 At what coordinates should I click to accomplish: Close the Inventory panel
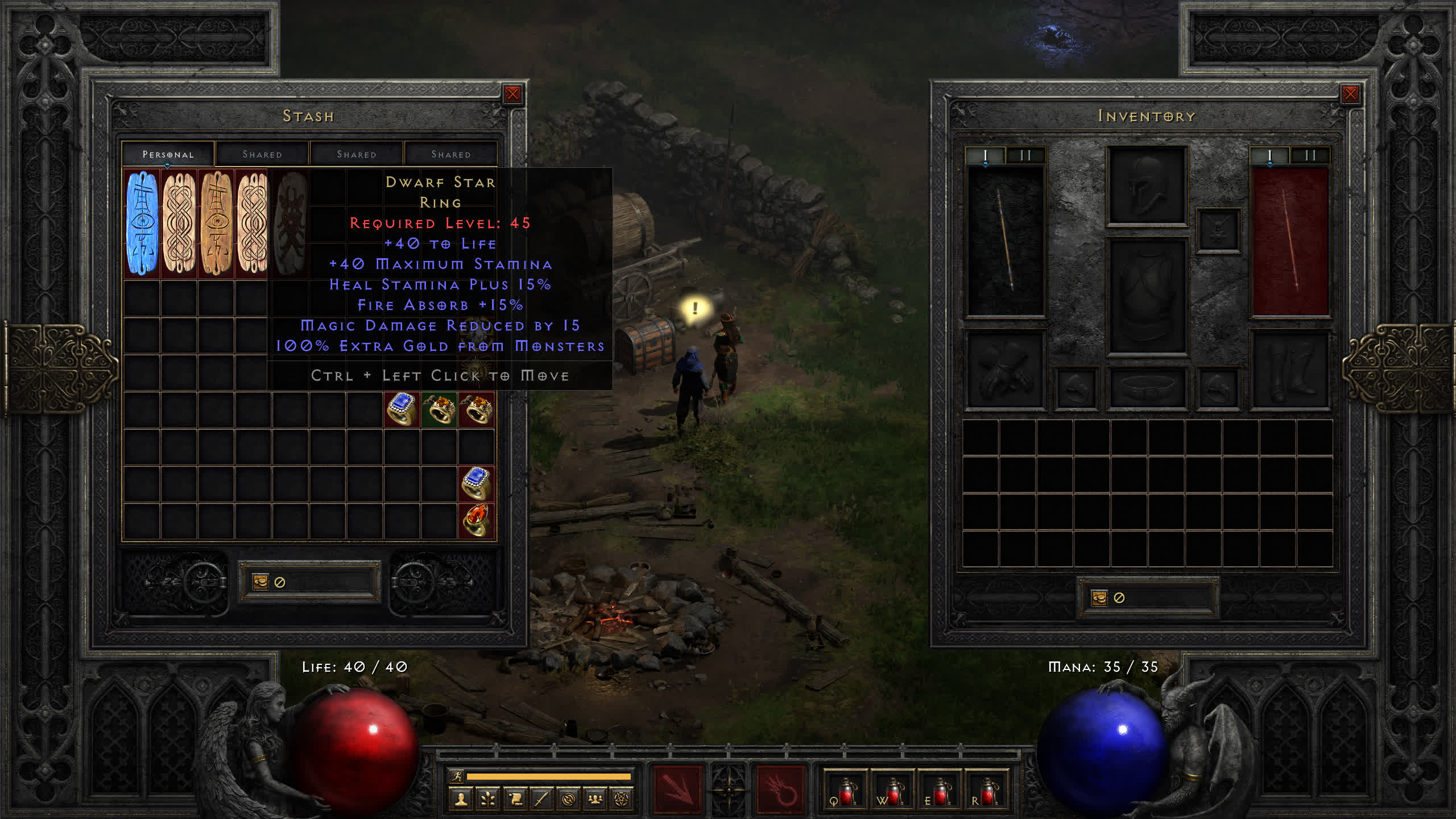[1350, 94]
